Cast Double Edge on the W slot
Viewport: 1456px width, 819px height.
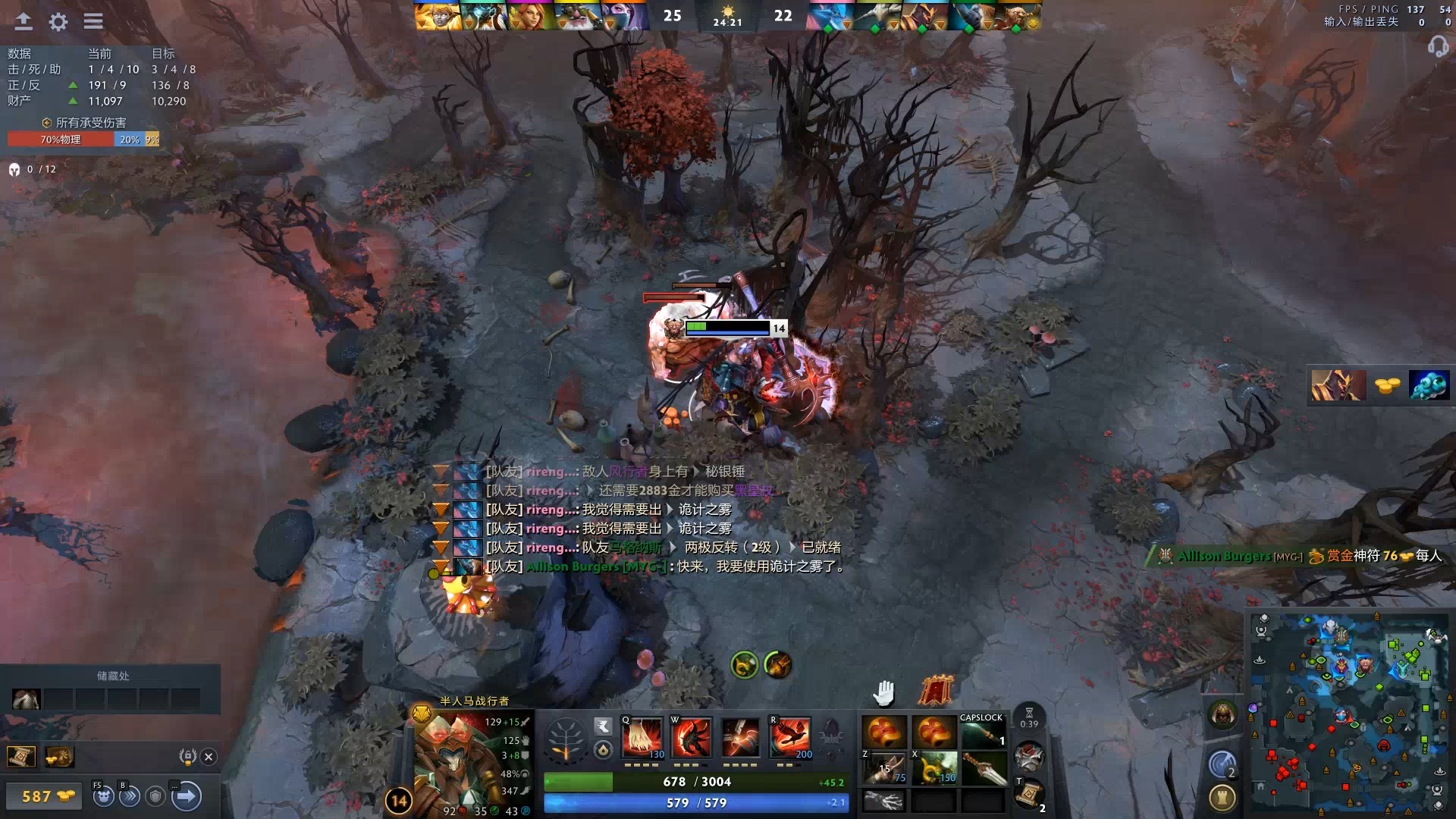690,736
